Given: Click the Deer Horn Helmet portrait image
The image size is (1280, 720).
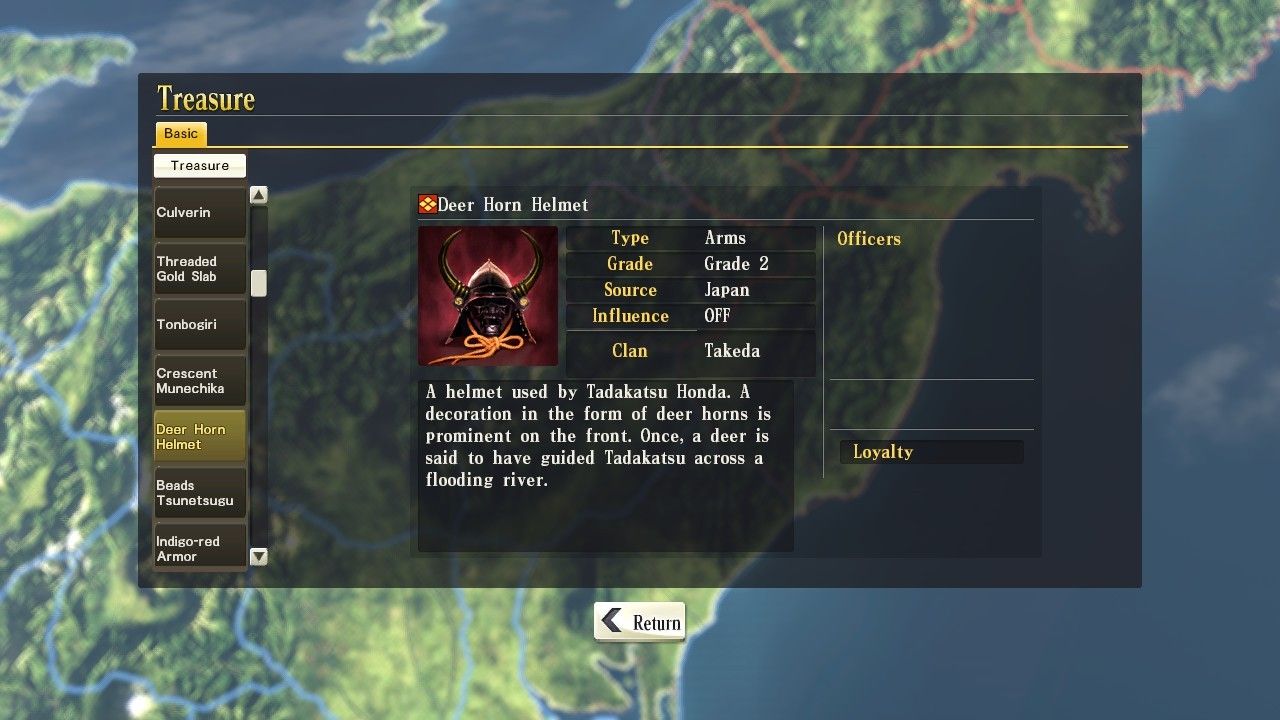Looking at the screenshot, I should (488, 296).
